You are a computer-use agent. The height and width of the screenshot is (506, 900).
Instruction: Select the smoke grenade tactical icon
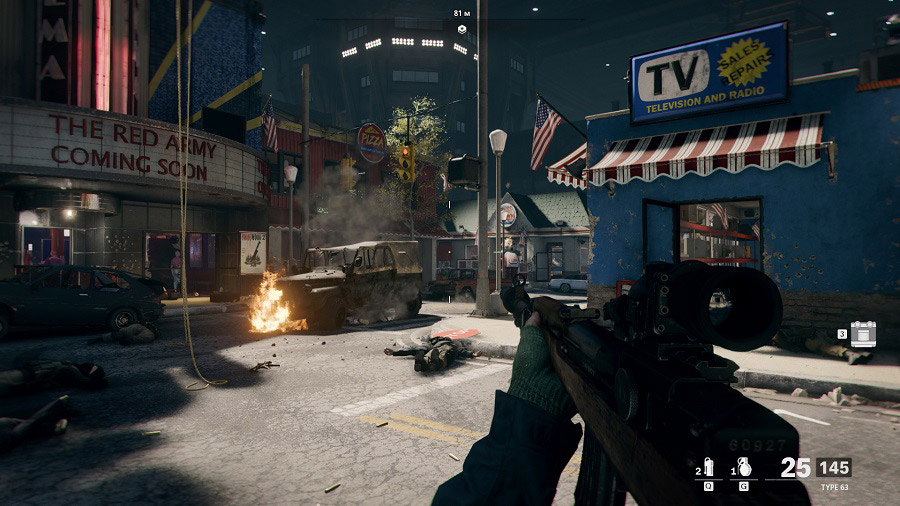pyautogui.click(x=709, y=468)
